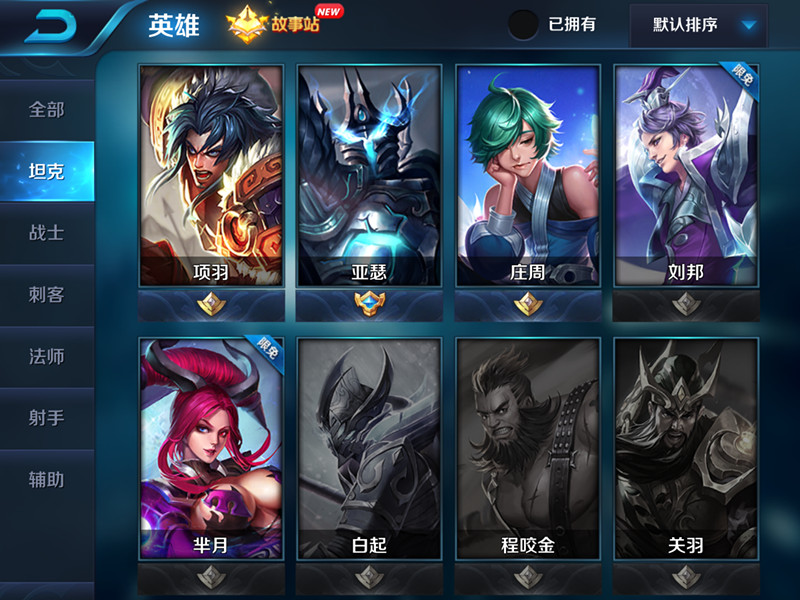Image resolution: width=800 pixels, height=600 pixels.
Task: Show the 辅助 support heroes
Action: coord(47,480)
